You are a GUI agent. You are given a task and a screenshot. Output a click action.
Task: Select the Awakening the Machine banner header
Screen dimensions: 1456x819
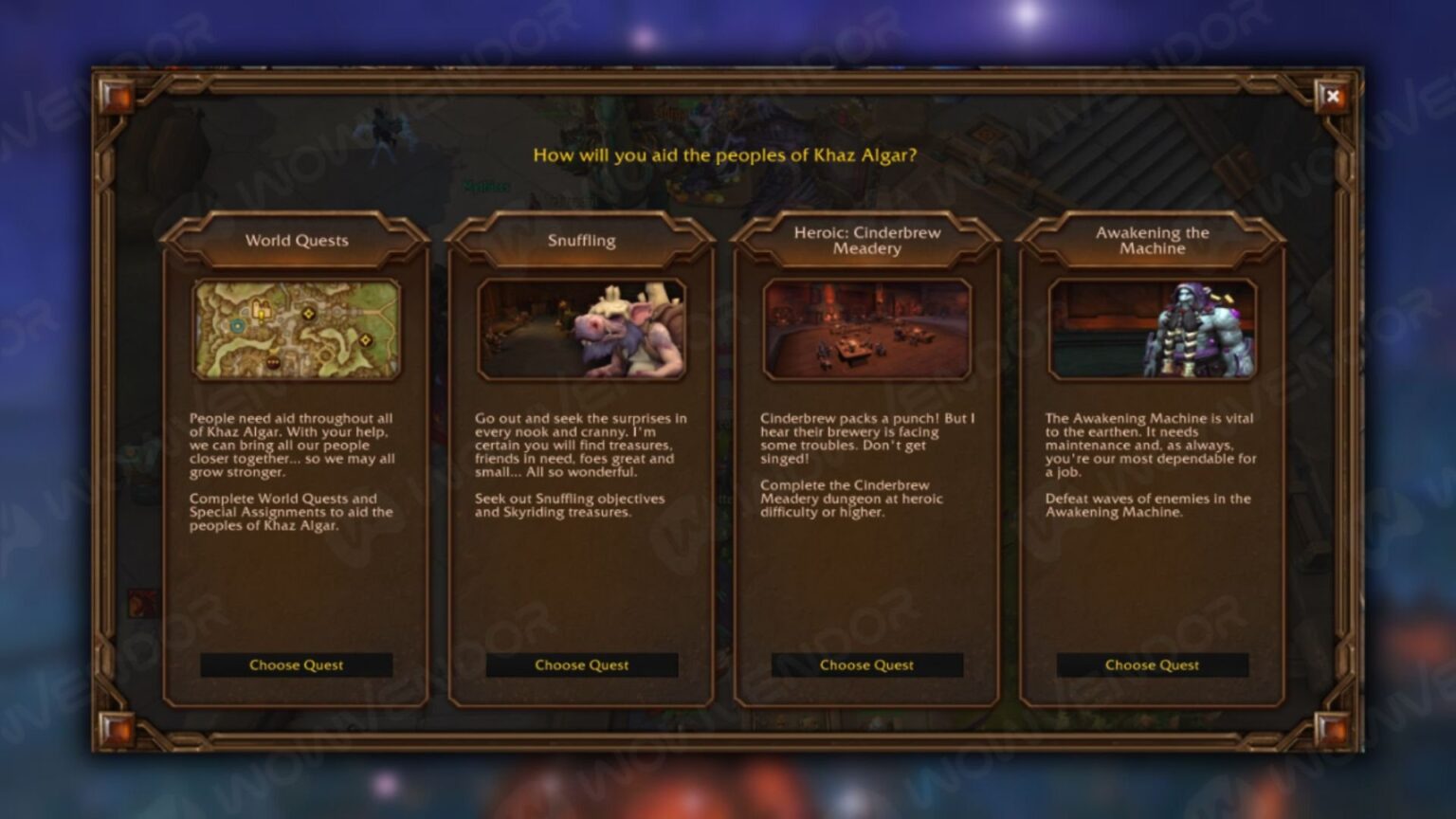coord(1151,240)
